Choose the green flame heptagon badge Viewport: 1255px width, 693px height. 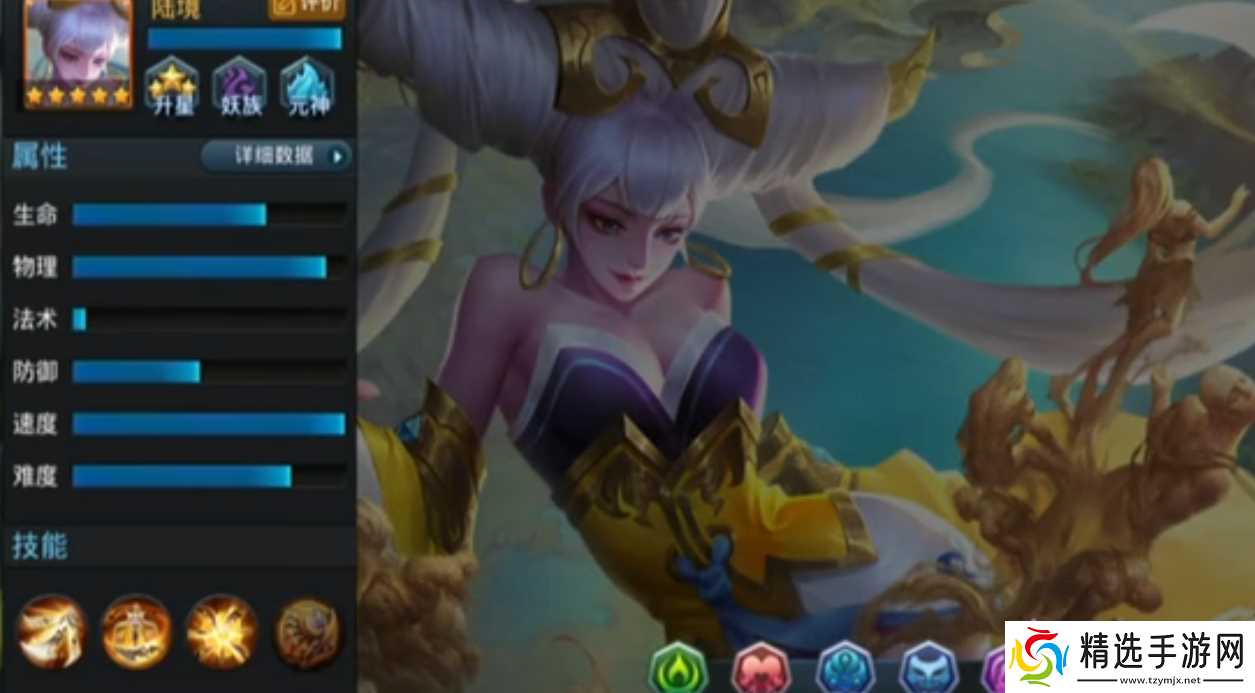(679, 668)
